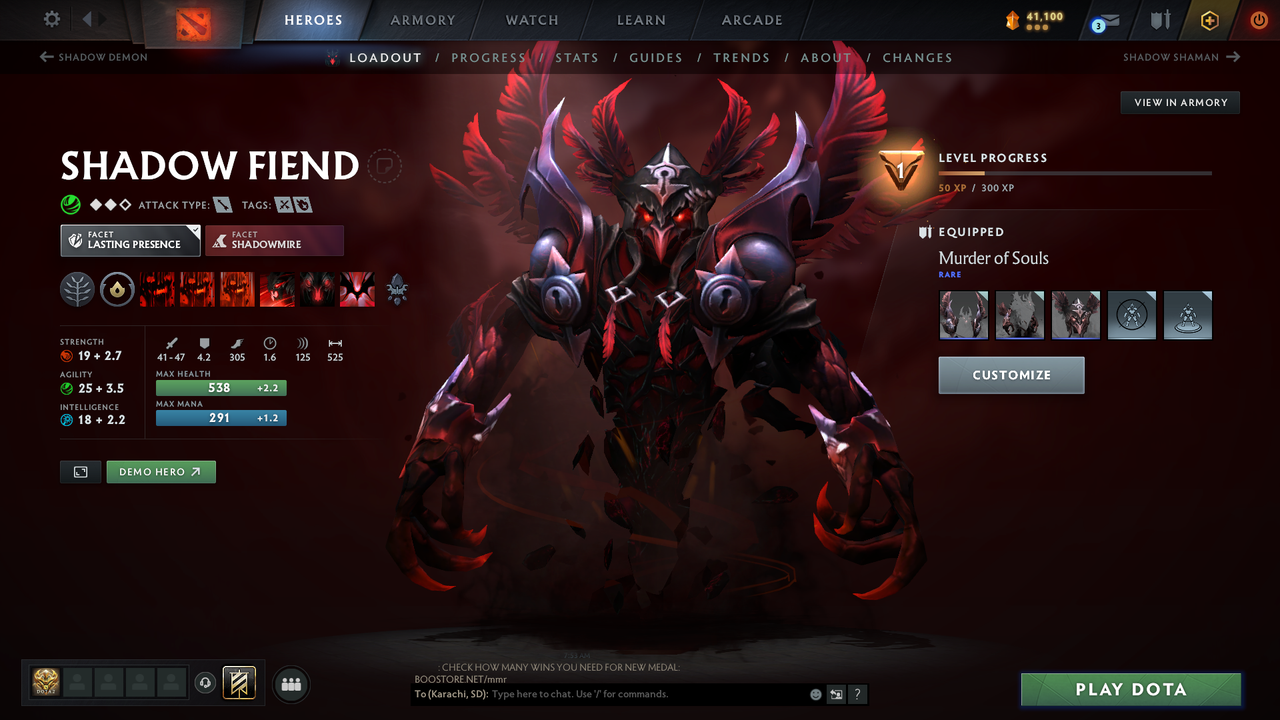1280x720 pixels.
Task: Click the Requiem of Souls ultimate icon
Action: point(357,289)
